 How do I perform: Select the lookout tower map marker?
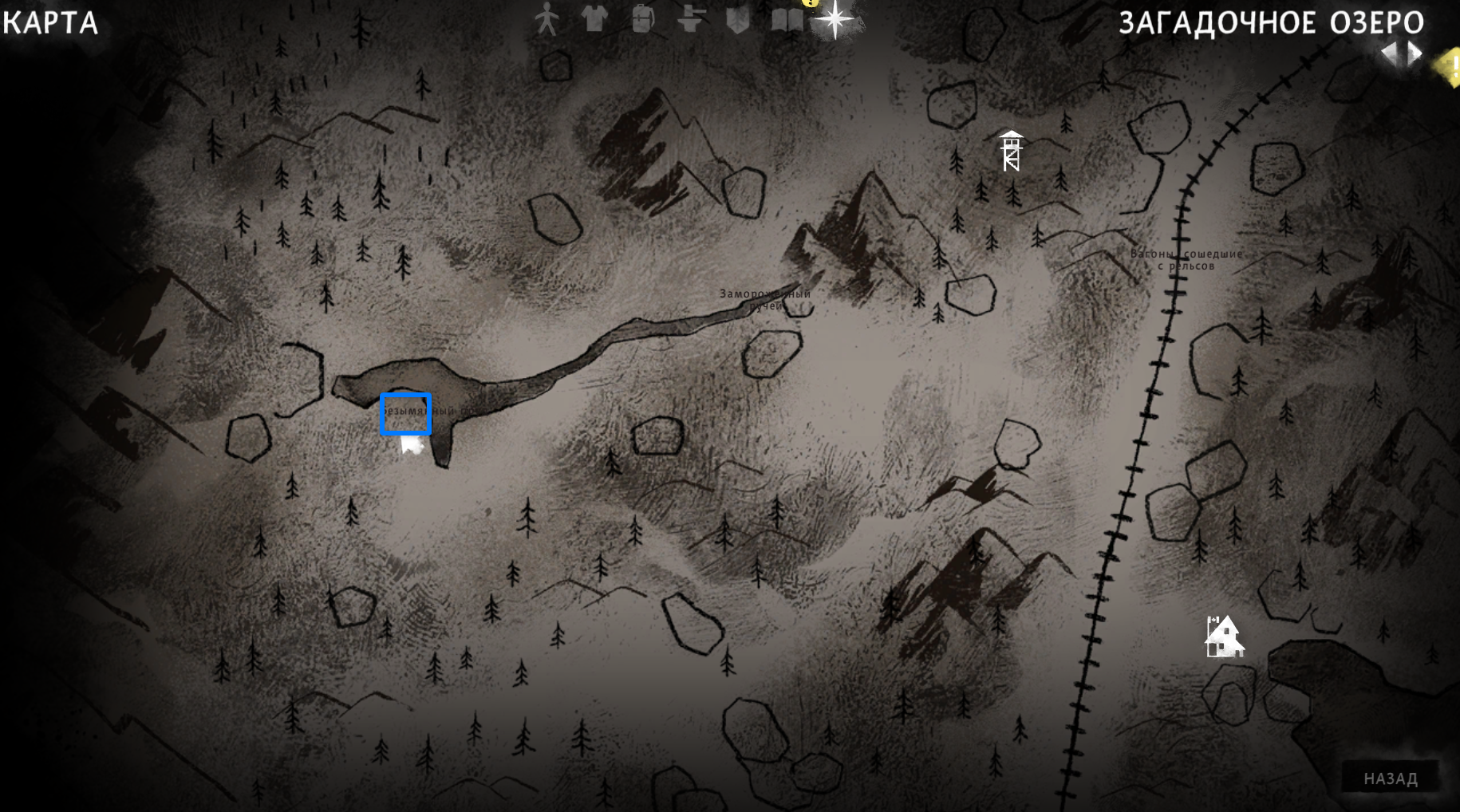pyautogui.click(x=1011, y=151)
